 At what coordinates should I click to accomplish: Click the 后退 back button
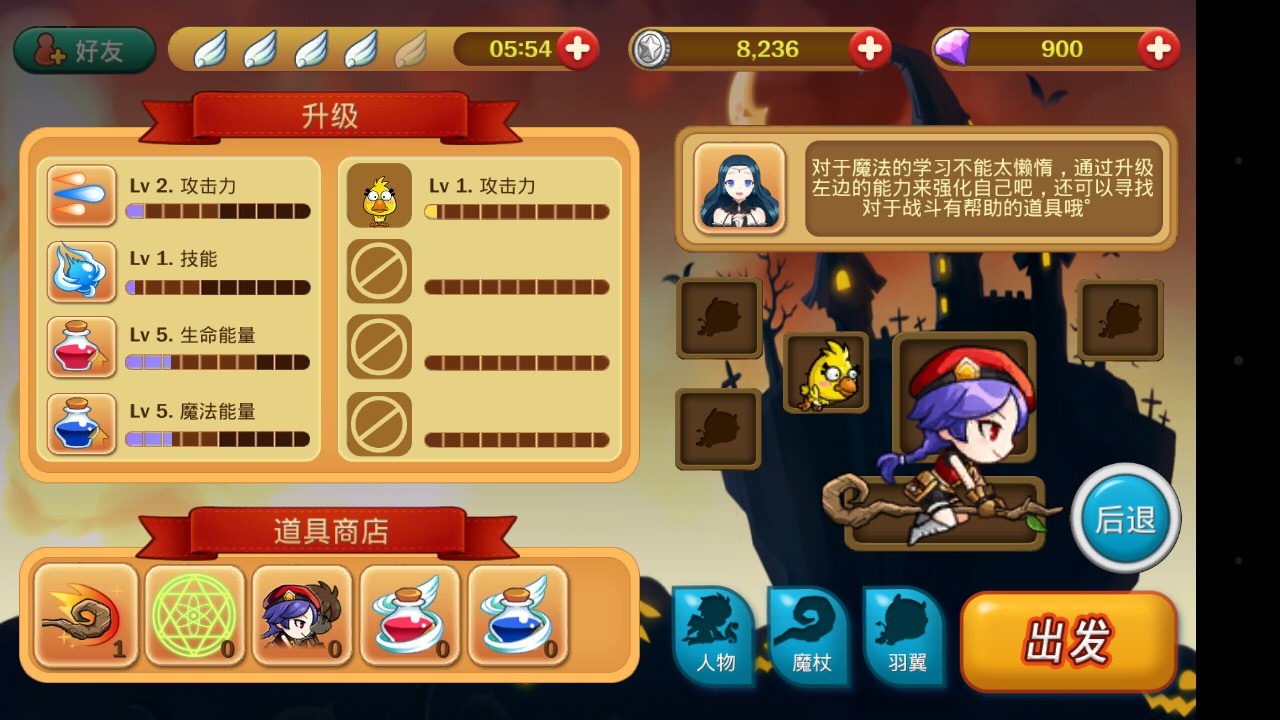pyautogui.click(x=1125, y=516)
